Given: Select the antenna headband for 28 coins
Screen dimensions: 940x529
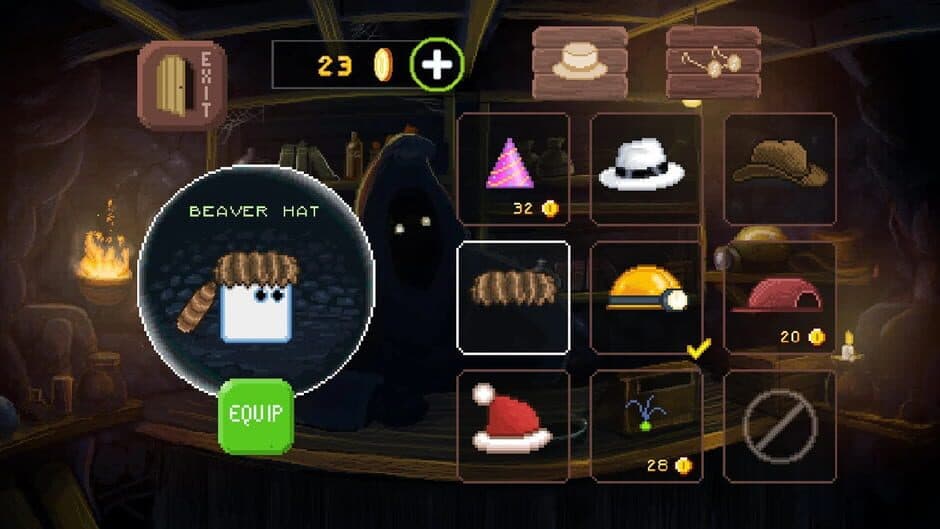Looking at the screenshot, I should tap(646, 426).
